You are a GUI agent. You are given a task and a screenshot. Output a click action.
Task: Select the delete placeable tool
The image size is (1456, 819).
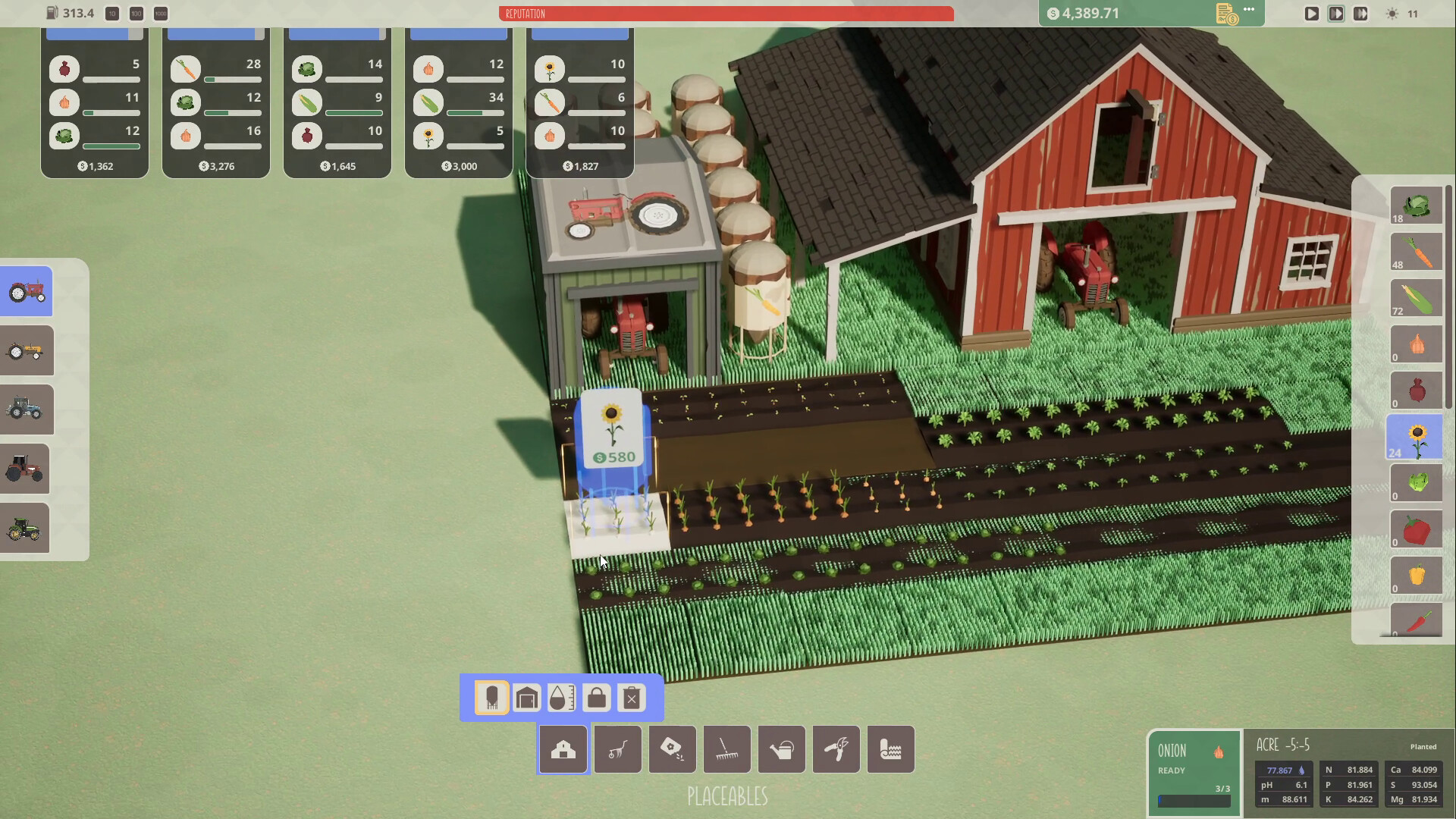[632, 698]
